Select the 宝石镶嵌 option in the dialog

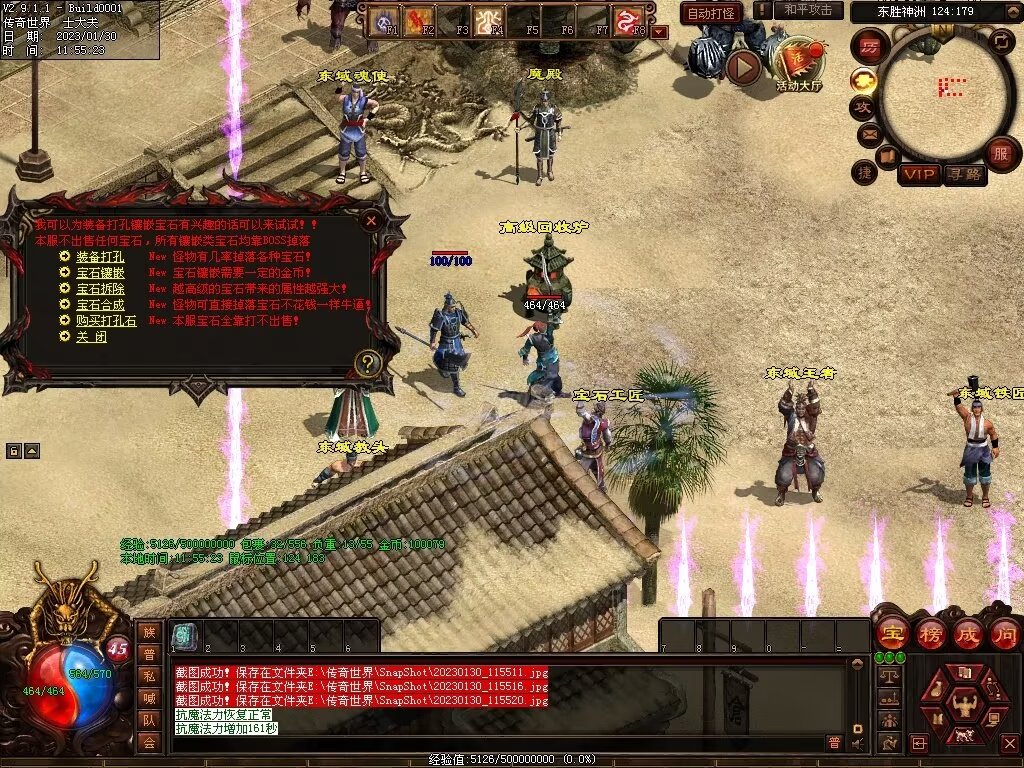point(99,273)
